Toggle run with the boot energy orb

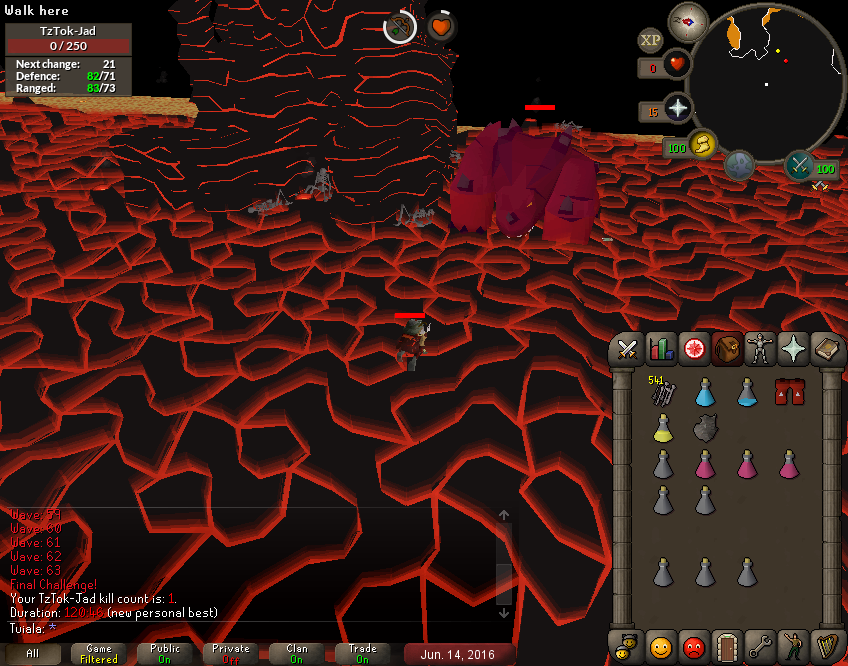point(703,145)
